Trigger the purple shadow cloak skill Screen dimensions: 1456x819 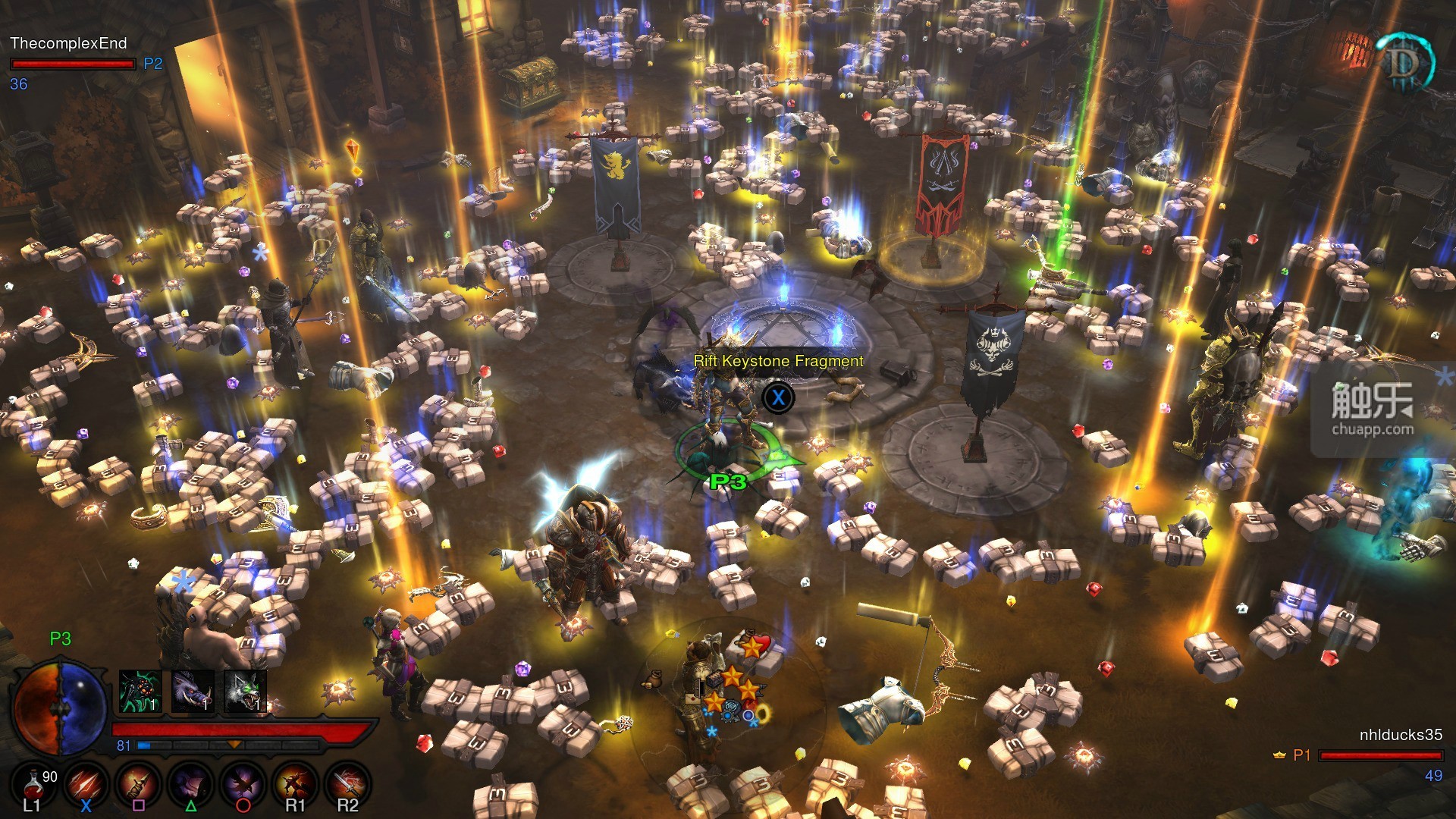click(190, 783)
